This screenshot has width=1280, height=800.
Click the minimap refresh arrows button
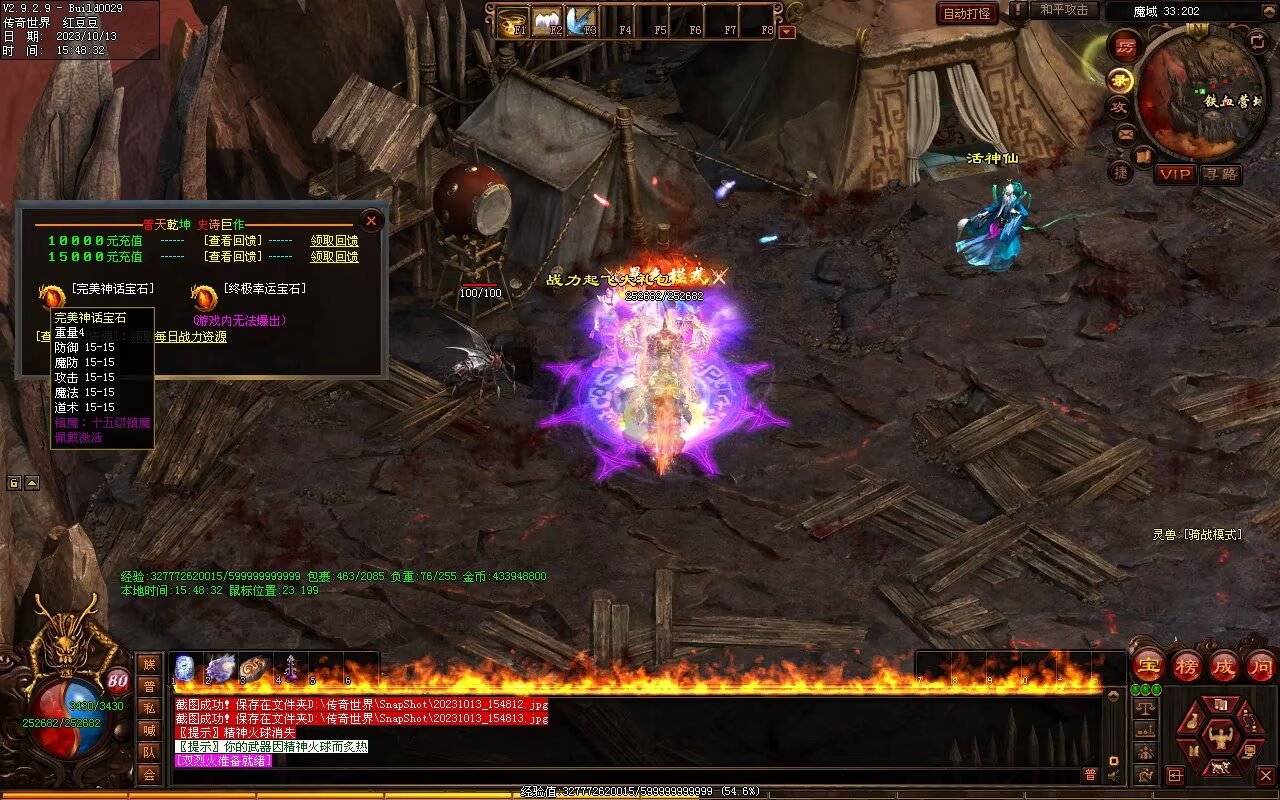click(1258, 41)
